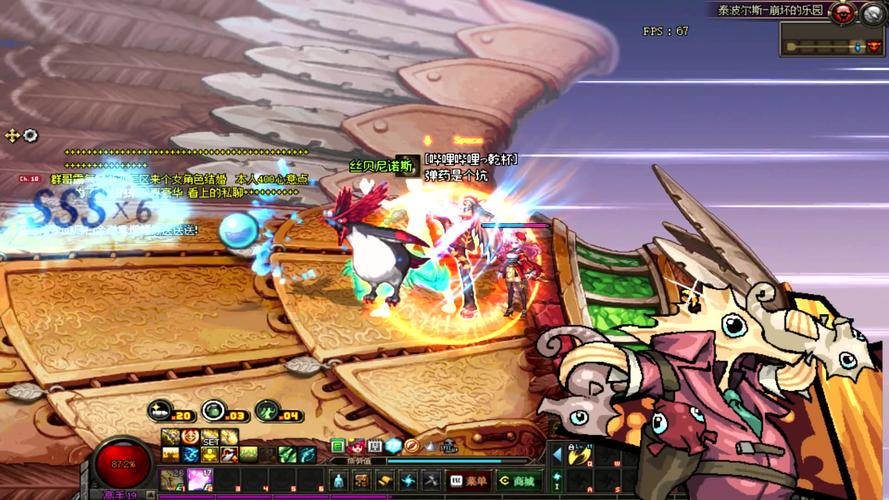Click the grey round button beside boss emblem
This screenshot has height=500, width=889.
coord(873,13)
